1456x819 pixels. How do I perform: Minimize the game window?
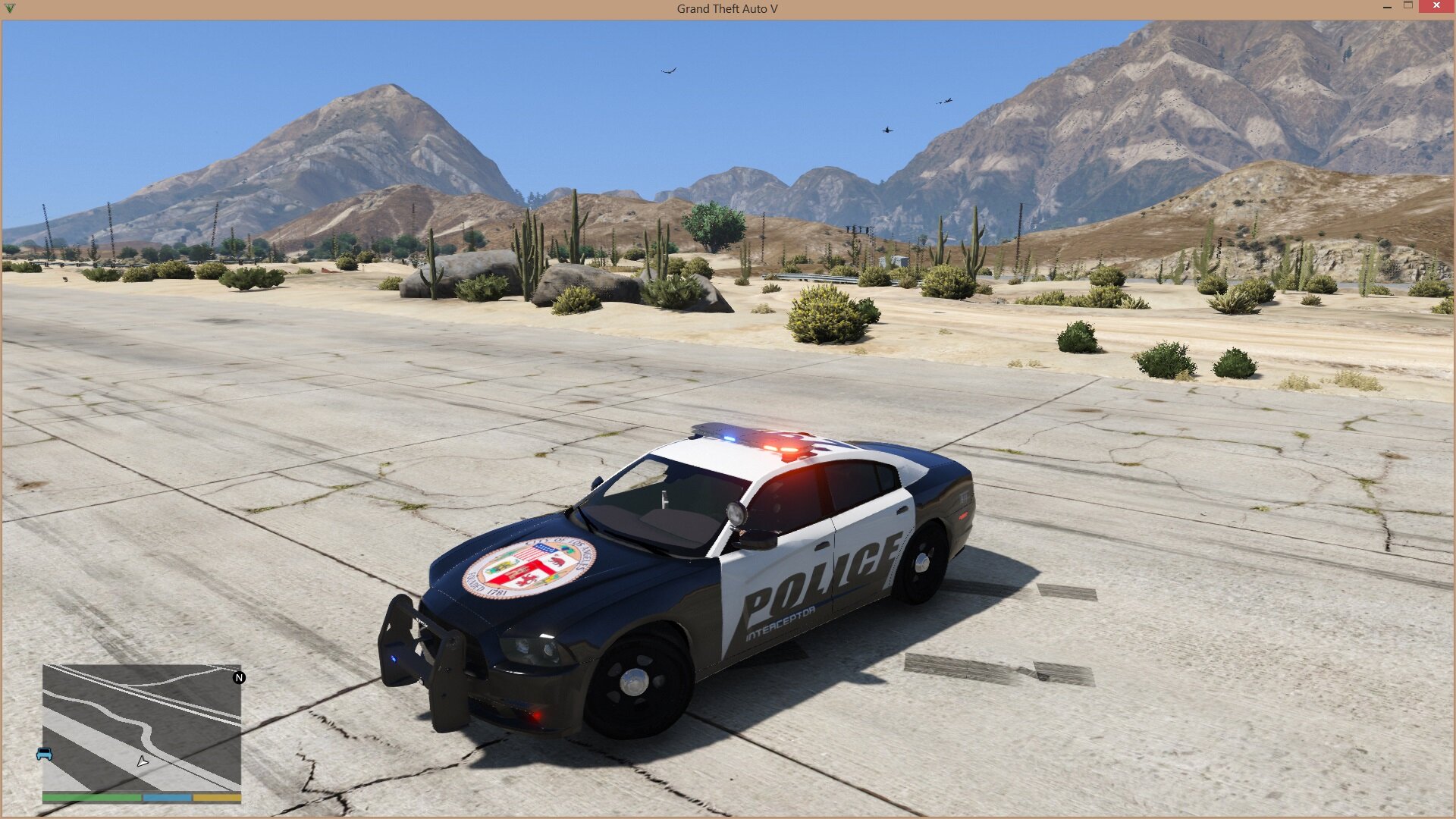point(1386,7)
